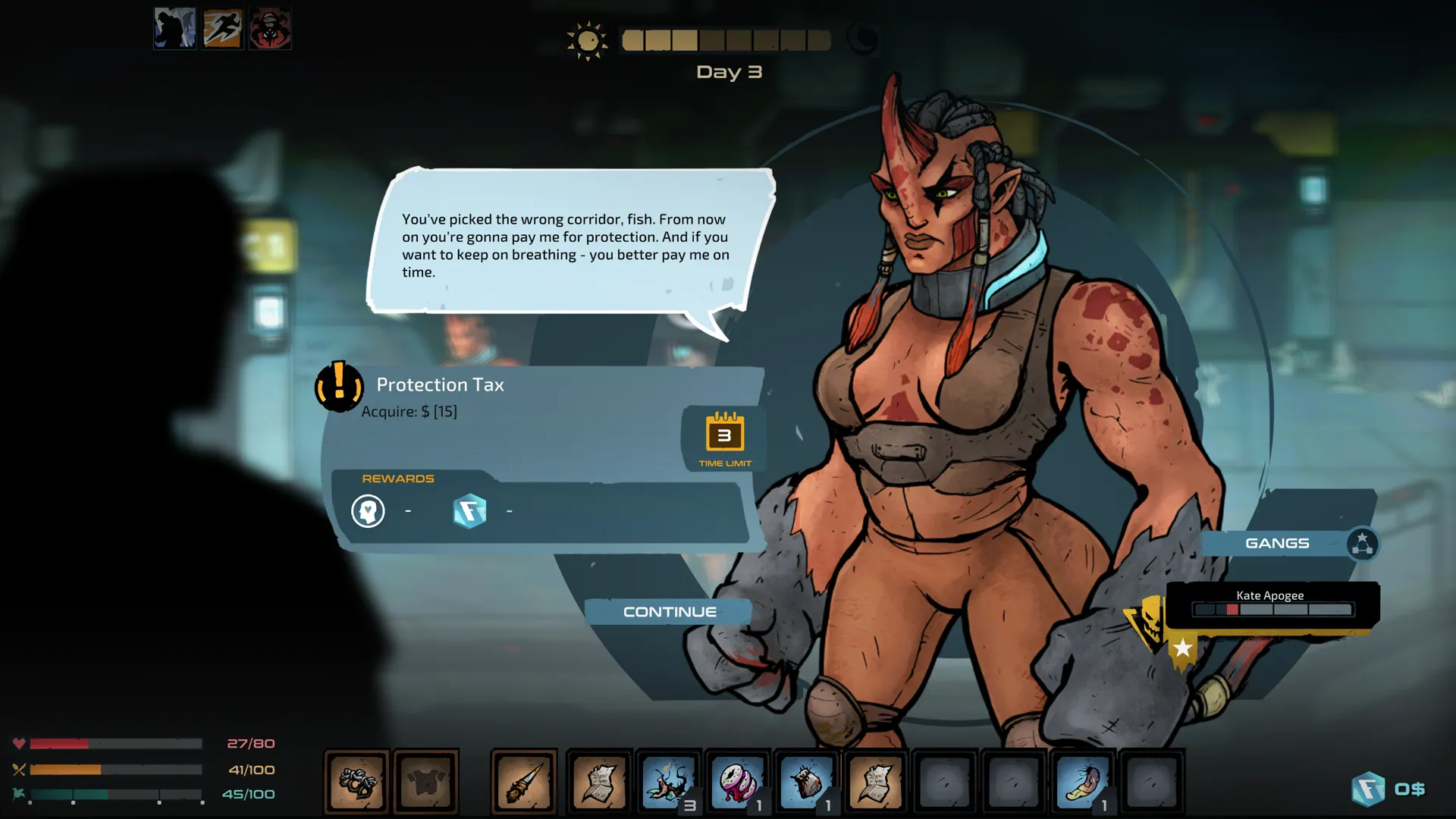This screenshot has height=819, width=1456.
Task: Click the blue currency reward icon
Action: tap(470, 510)
